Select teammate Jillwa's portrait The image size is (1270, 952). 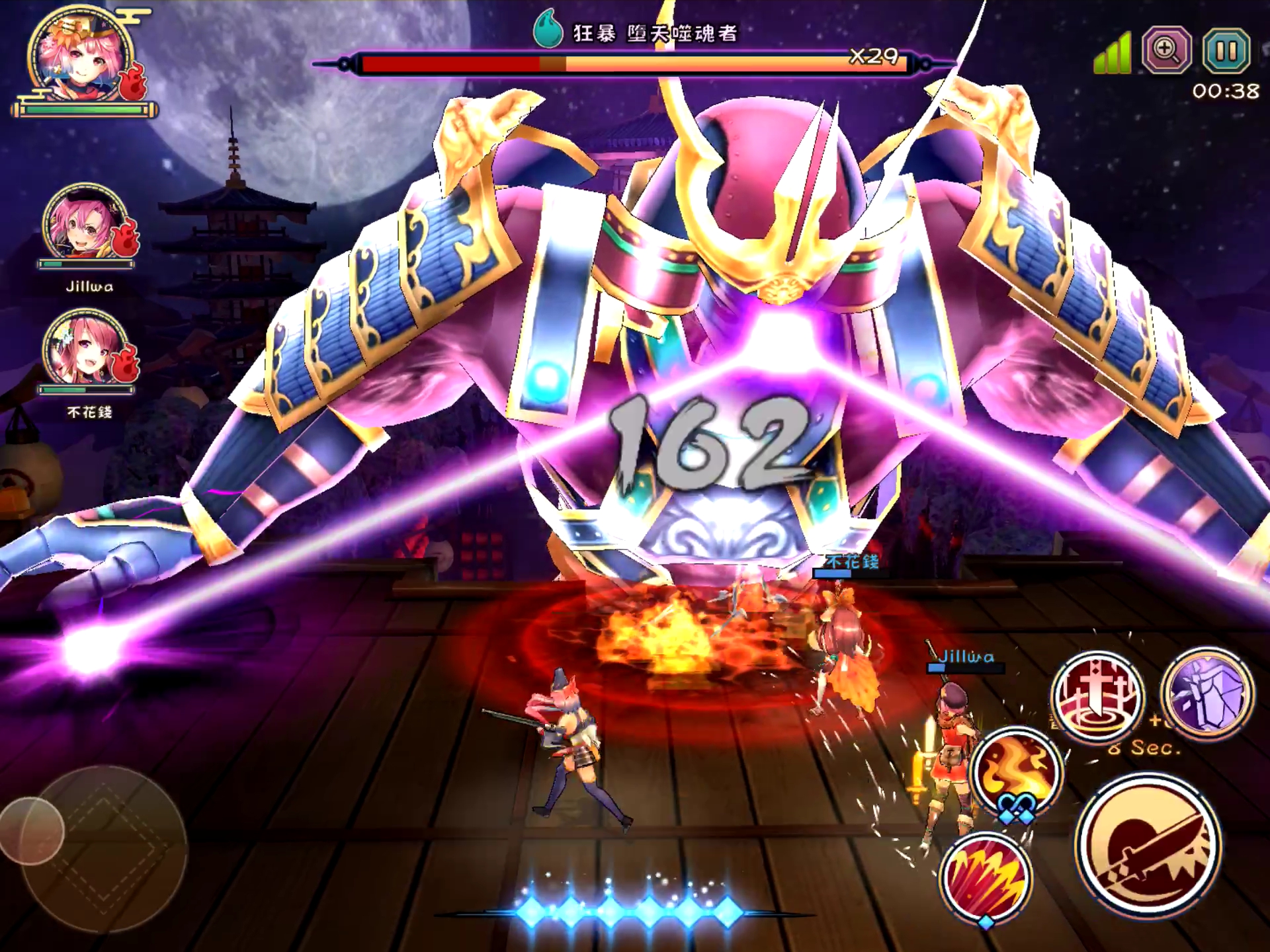pos(87,225)
